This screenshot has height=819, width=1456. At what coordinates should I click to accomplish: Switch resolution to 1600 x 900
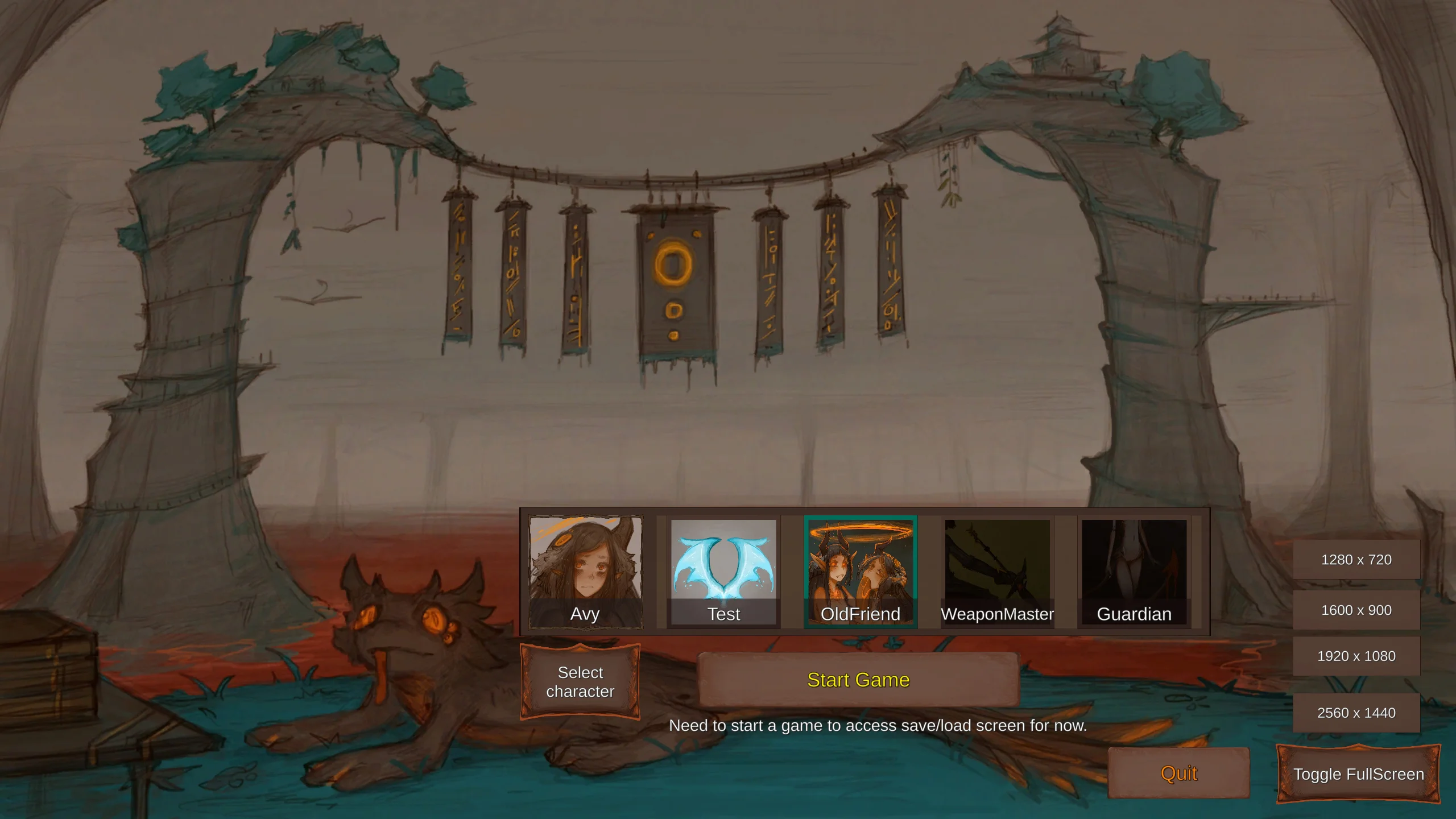pyautogui.click(x=1356, y=610)
